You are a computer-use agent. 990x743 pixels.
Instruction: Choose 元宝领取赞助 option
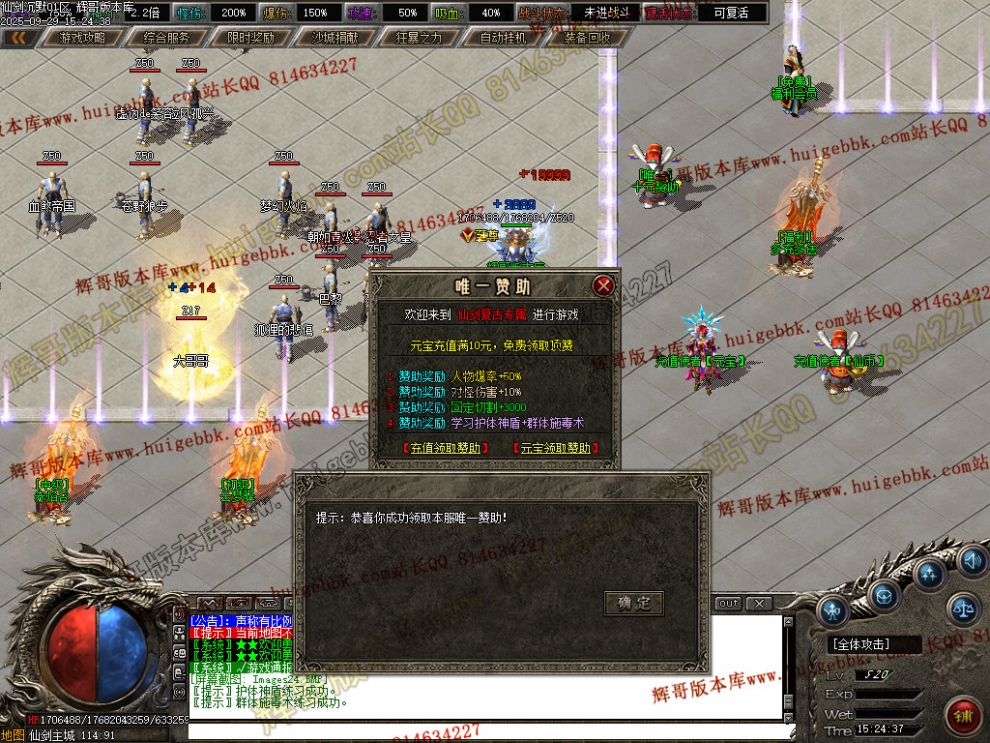click(555, 448)
